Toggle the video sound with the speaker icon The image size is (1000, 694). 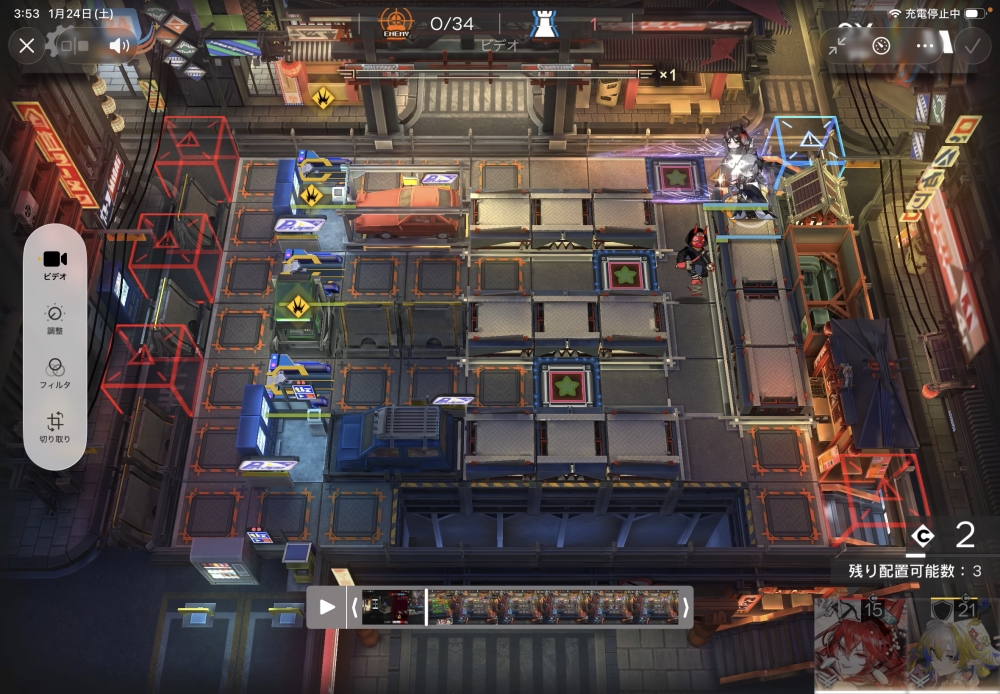(x=120, y=45)
